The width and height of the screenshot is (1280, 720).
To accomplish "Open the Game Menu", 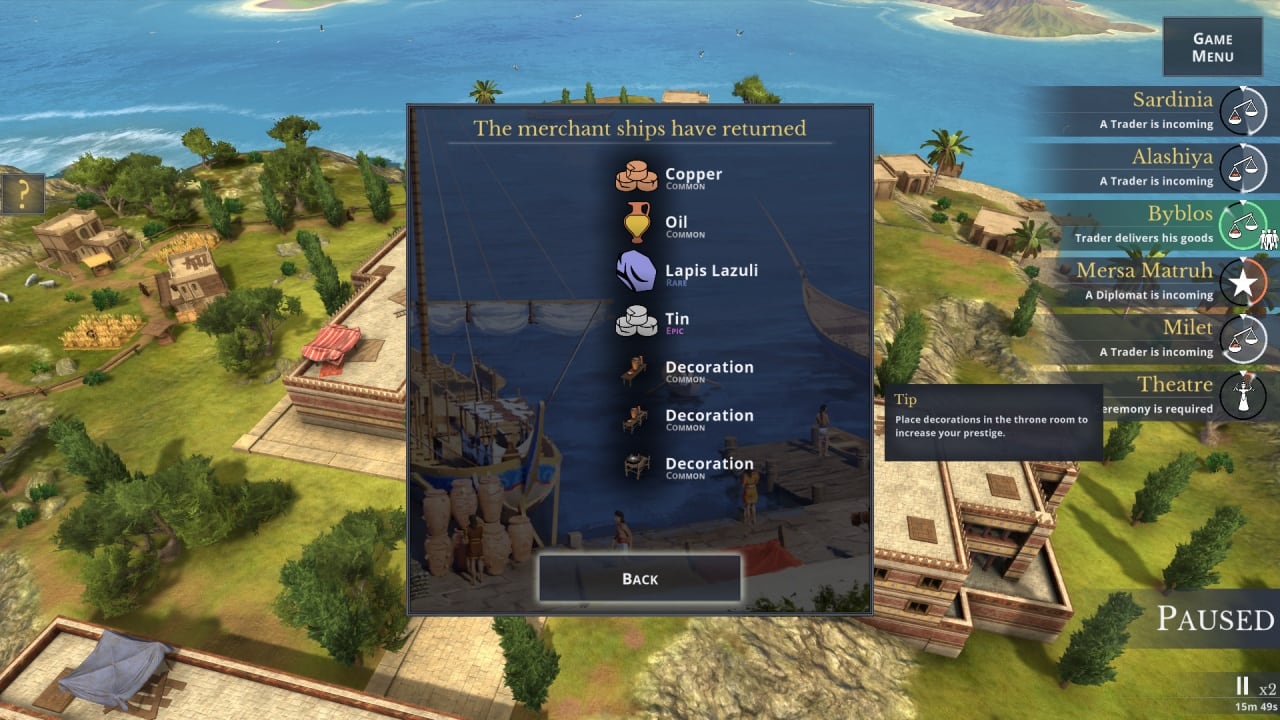I will [1212, 47].
